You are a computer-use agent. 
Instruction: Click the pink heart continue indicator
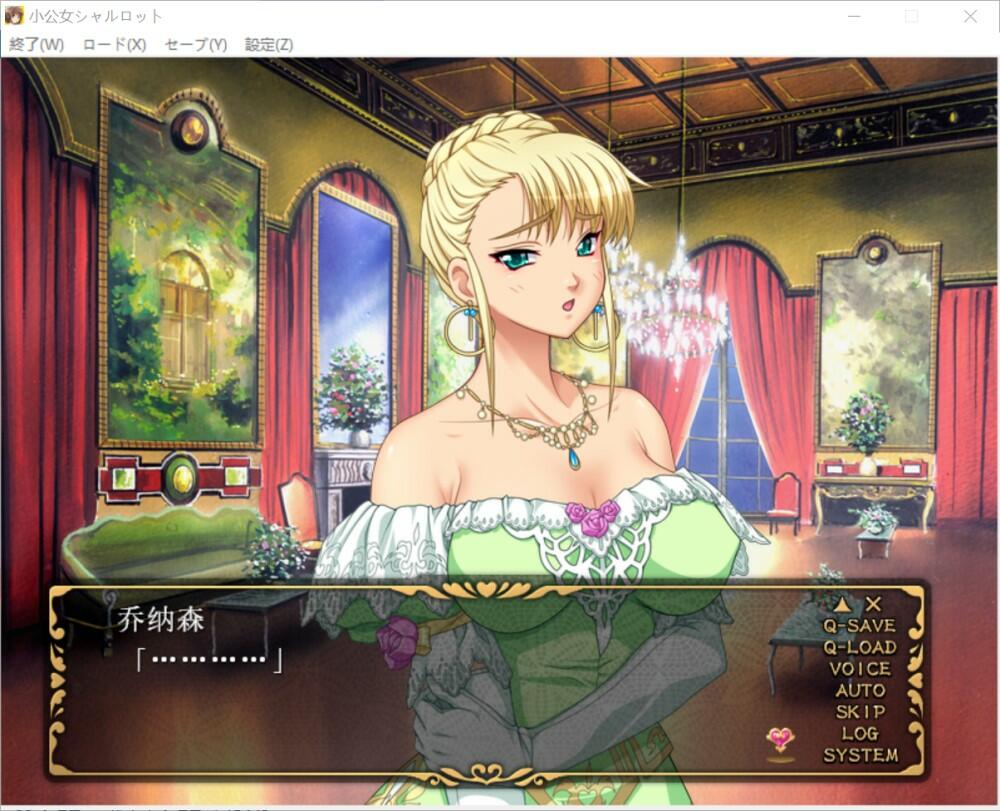click(780, 740)
